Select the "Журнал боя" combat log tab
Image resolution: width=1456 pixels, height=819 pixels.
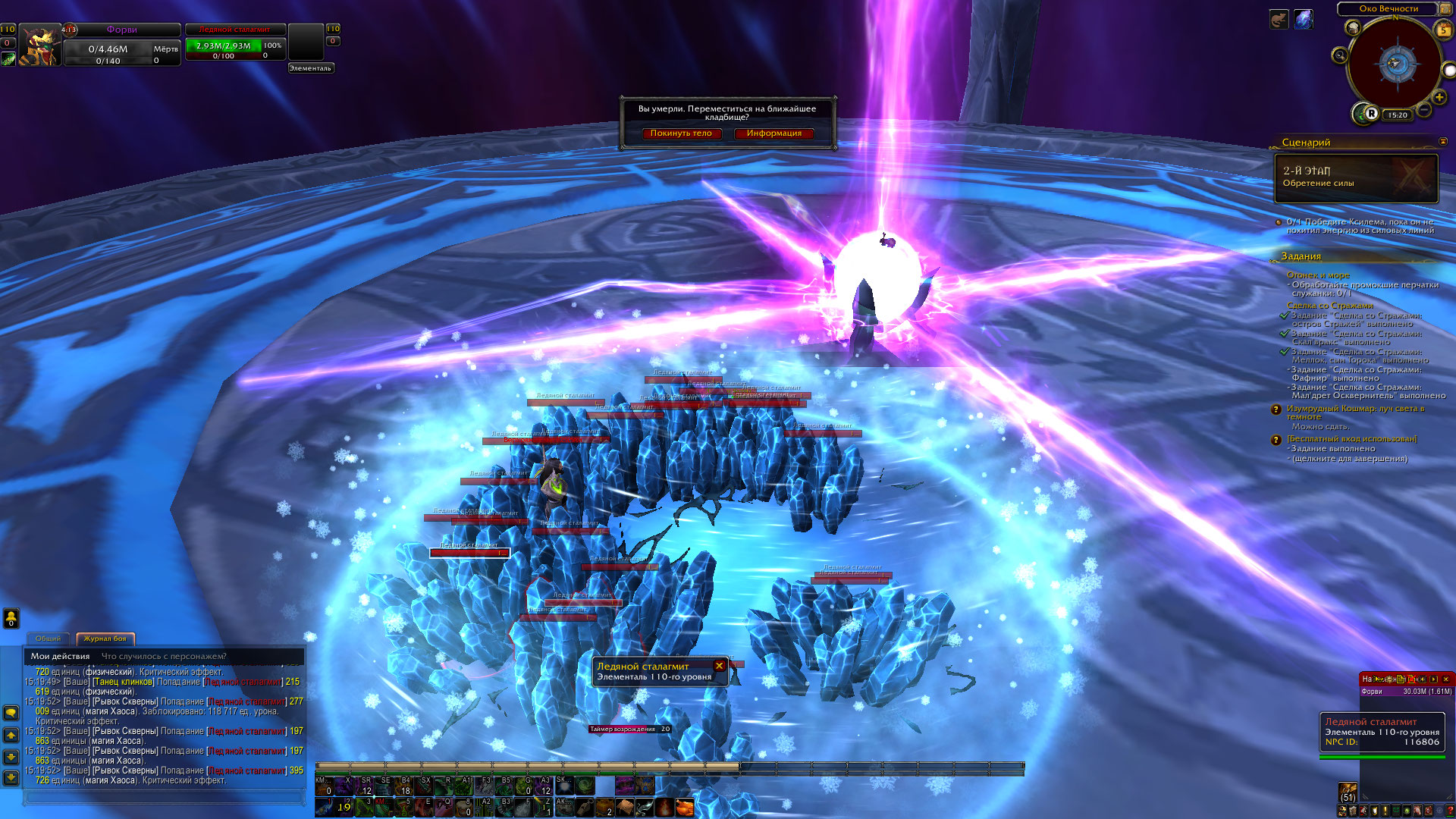[x=105, y=639]
